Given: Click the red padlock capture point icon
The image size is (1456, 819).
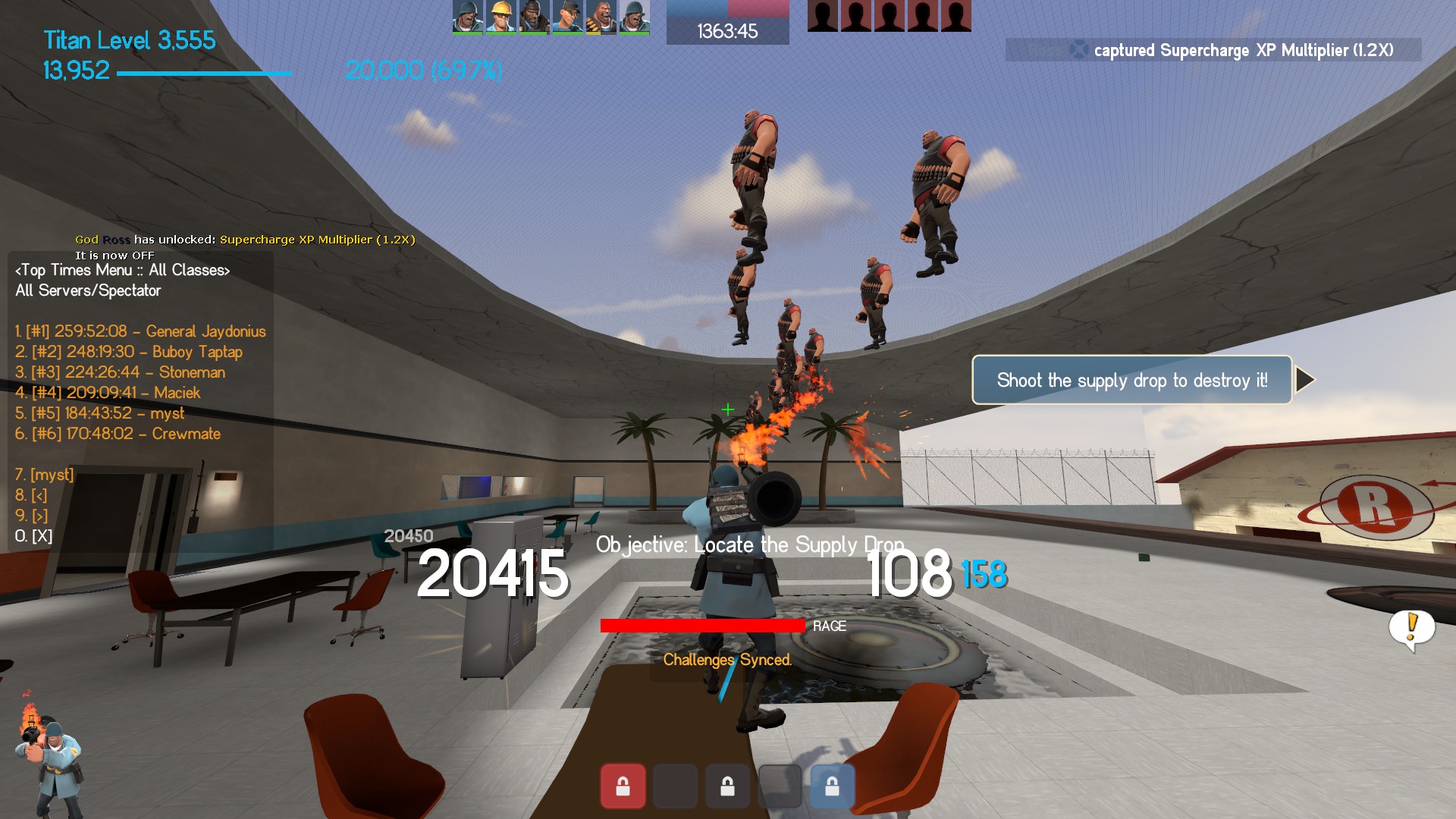Looking at the screenshot, I should (x=623, y=786).
